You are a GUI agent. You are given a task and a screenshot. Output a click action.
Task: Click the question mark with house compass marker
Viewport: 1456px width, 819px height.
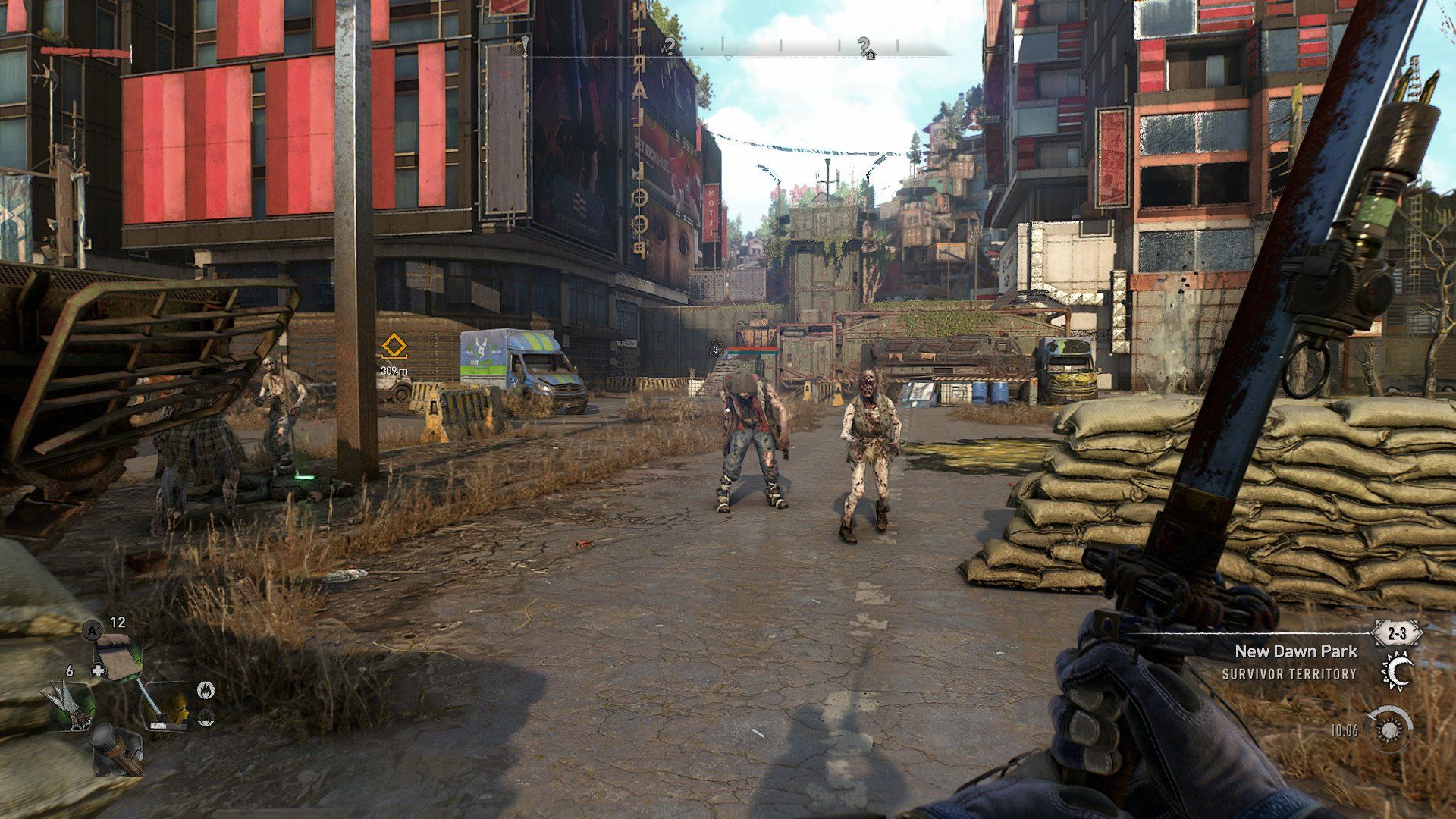(865, 48)
